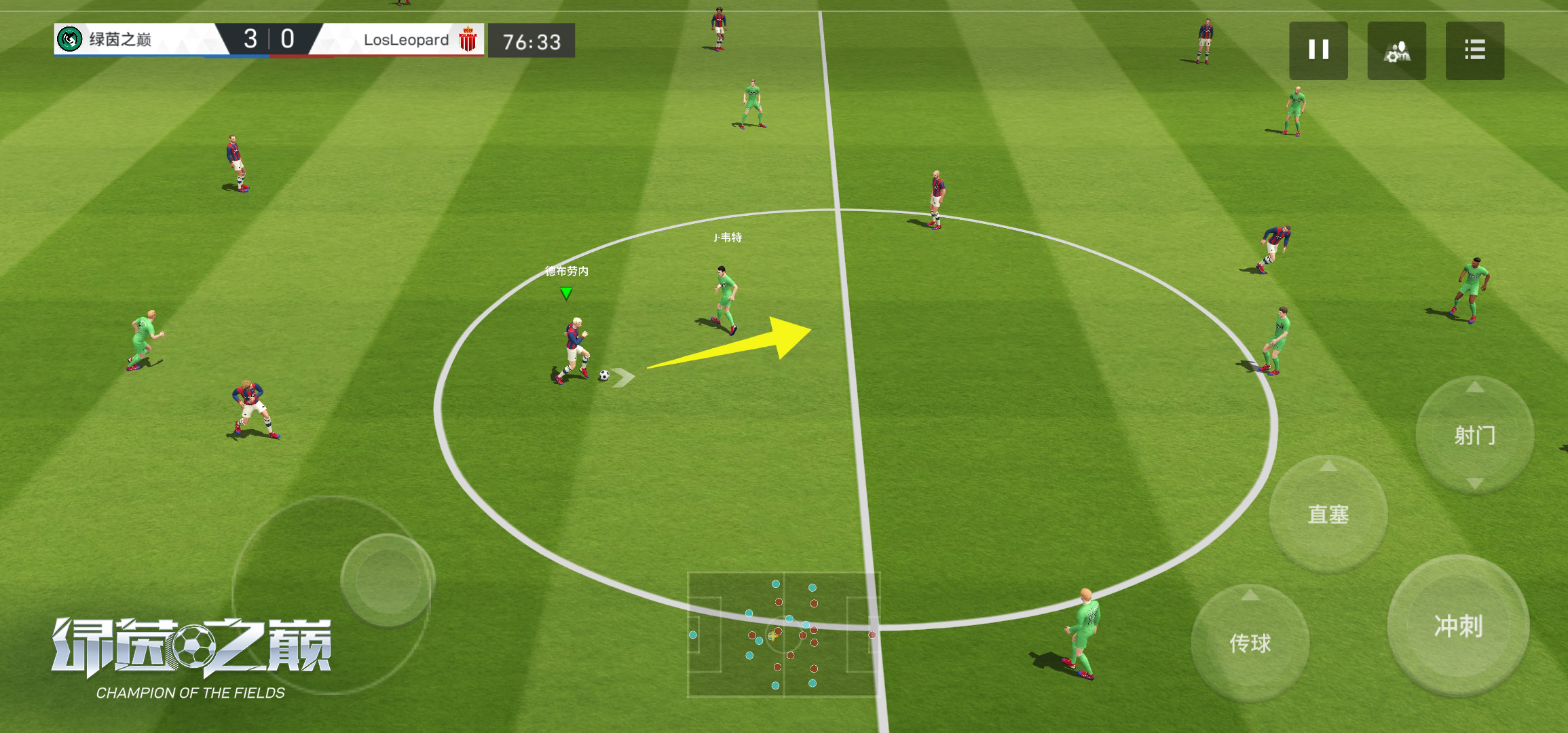The image size is (1568, 733).
Task: Tap the 传球 pass button
Action: click(x=1250, y=642)
